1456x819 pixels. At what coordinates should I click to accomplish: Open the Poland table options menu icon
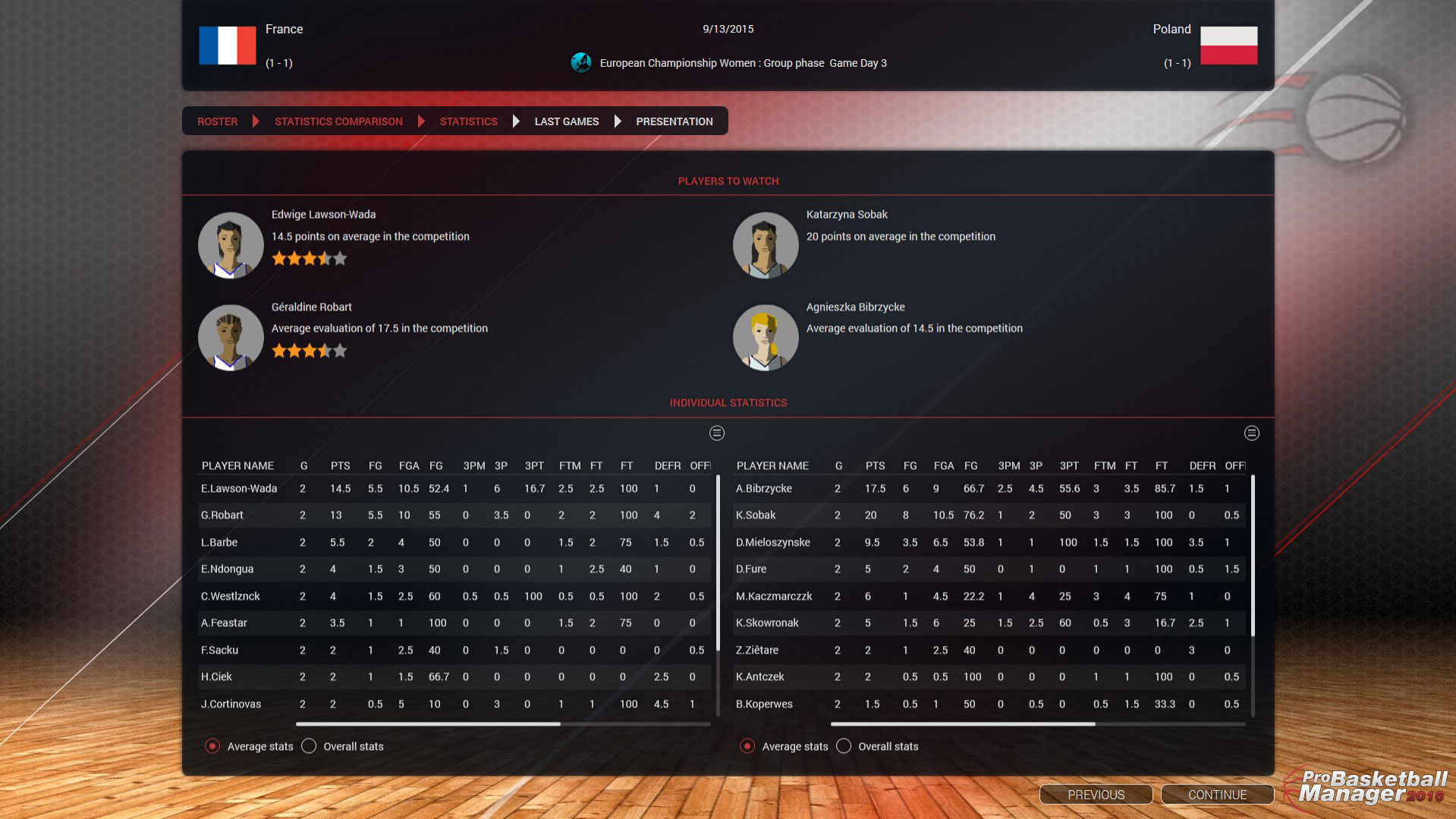1252,433
